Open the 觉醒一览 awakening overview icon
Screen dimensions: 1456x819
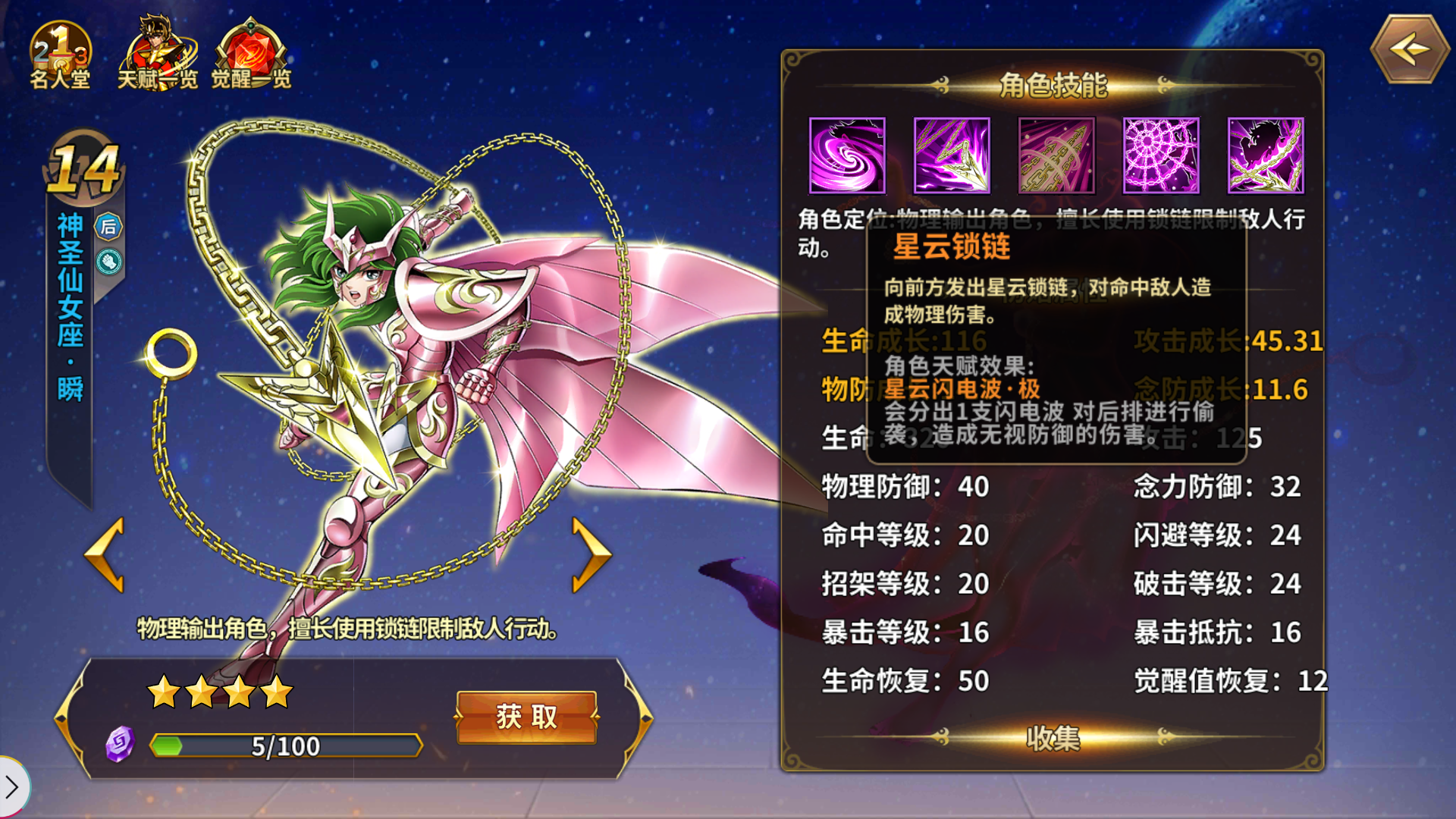pos(250,45)
